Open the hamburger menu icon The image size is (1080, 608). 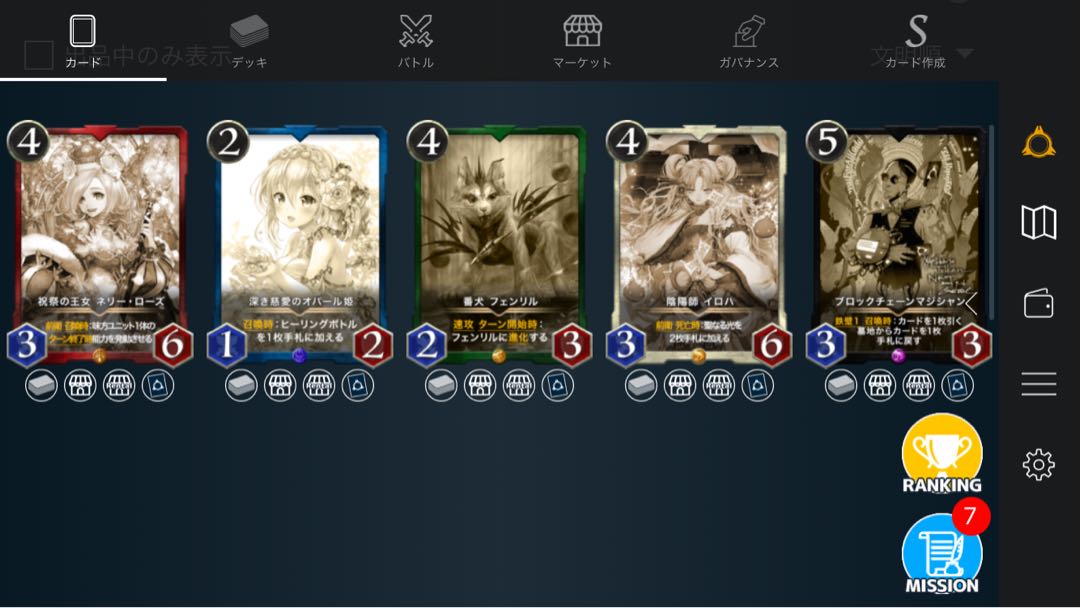1039,384
